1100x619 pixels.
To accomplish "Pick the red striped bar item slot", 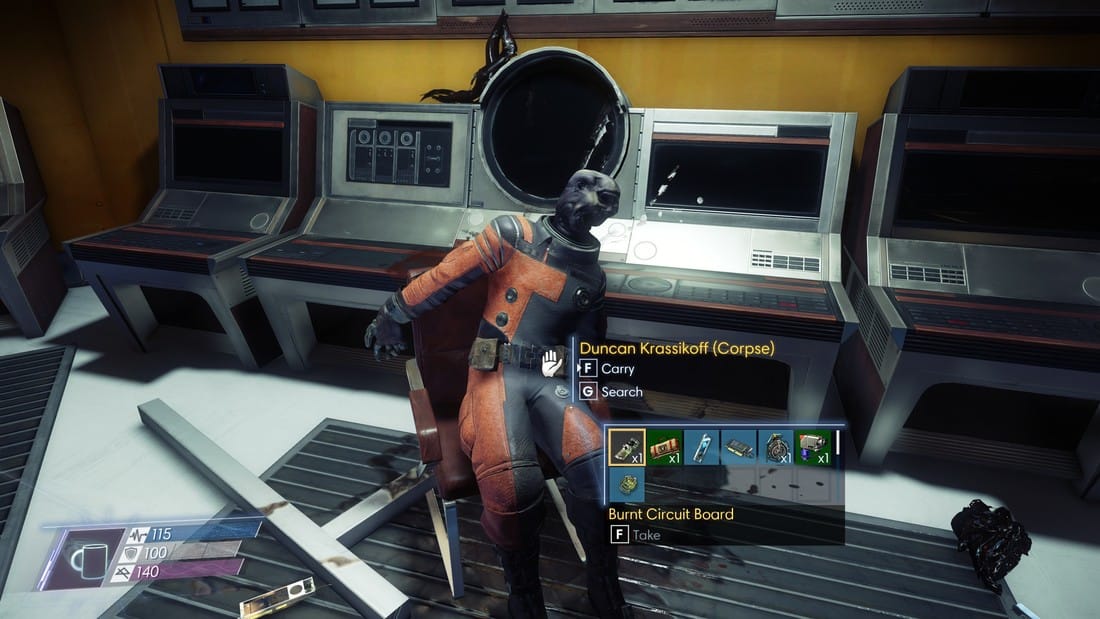I will click(664, 448).
